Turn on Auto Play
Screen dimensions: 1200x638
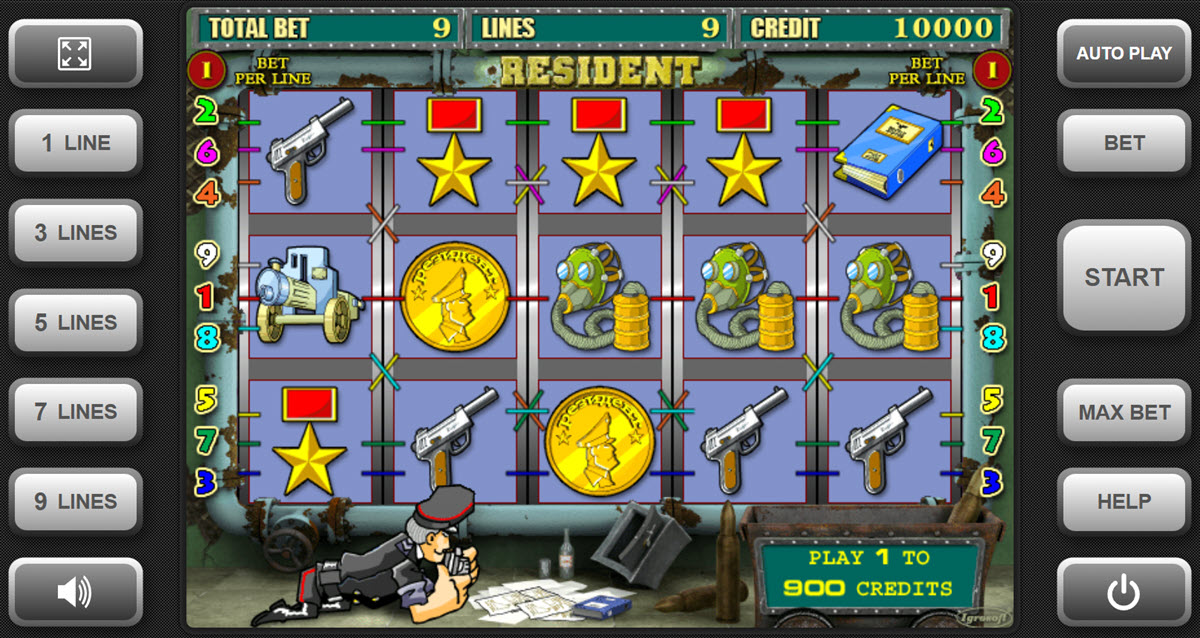(1124, 54)
